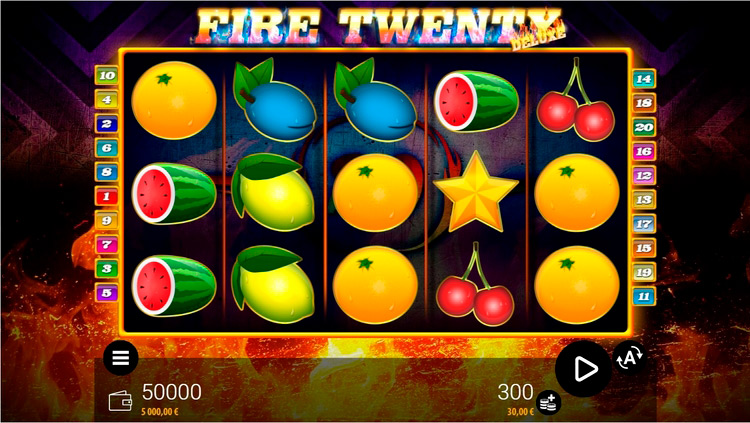The width and height of the screenshot is (750, 423).
Task: Click payline 7 indicator
Action: click(x=106, y=244)
